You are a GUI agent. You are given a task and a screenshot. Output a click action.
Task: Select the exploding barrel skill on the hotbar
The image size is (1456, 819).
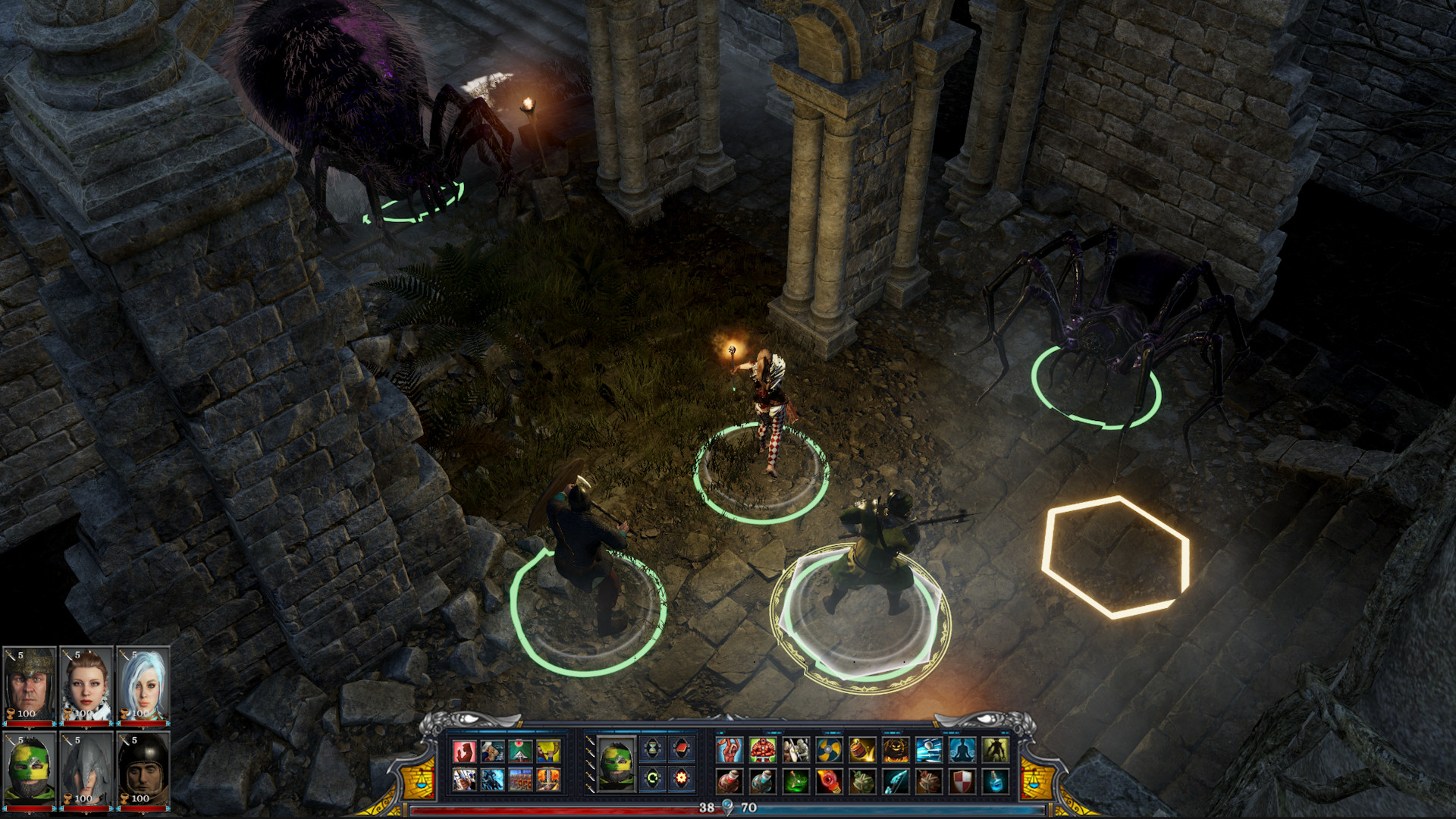[x=863, y=750]
